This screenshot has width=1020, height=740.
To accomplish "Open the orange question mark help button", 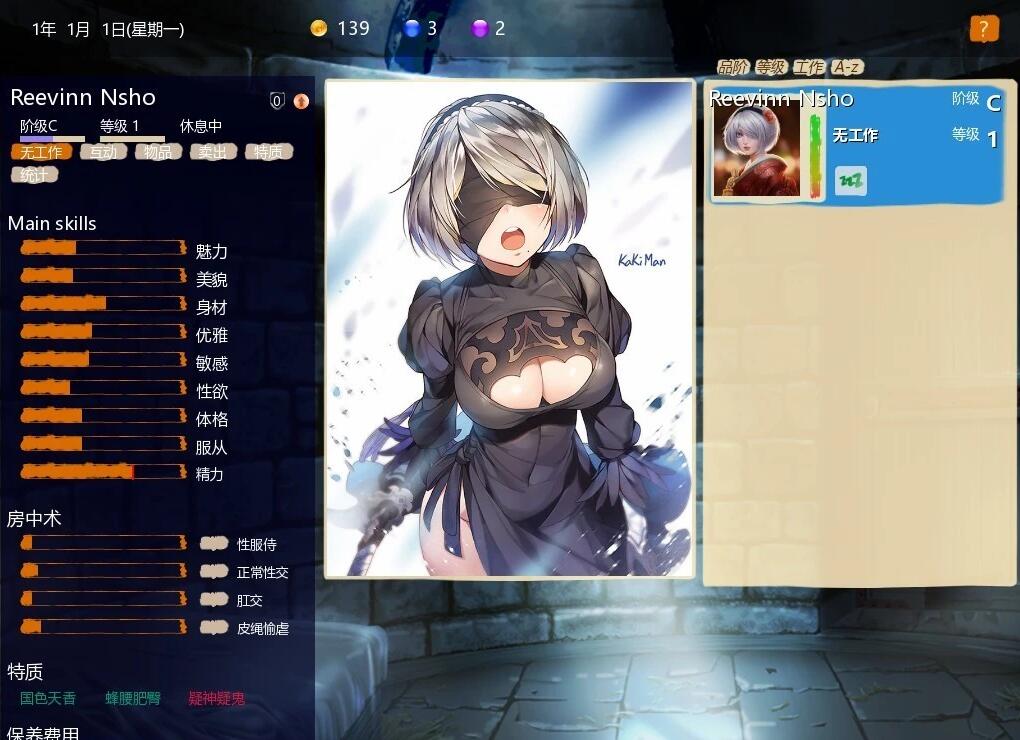I will pos(984,28).
